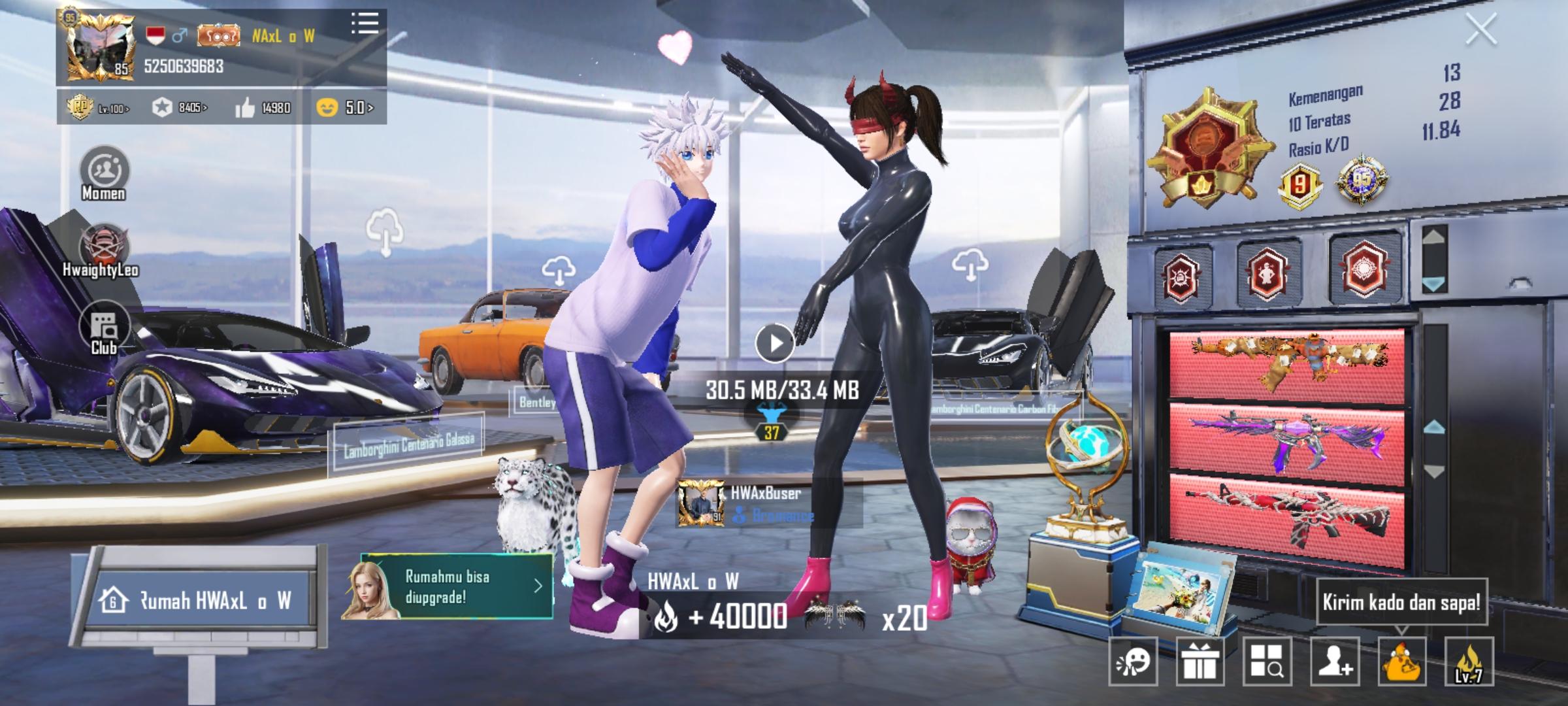Select the purple gun skin in showcase
Screen dimensions: 1568x706
tap(1287, 437)
